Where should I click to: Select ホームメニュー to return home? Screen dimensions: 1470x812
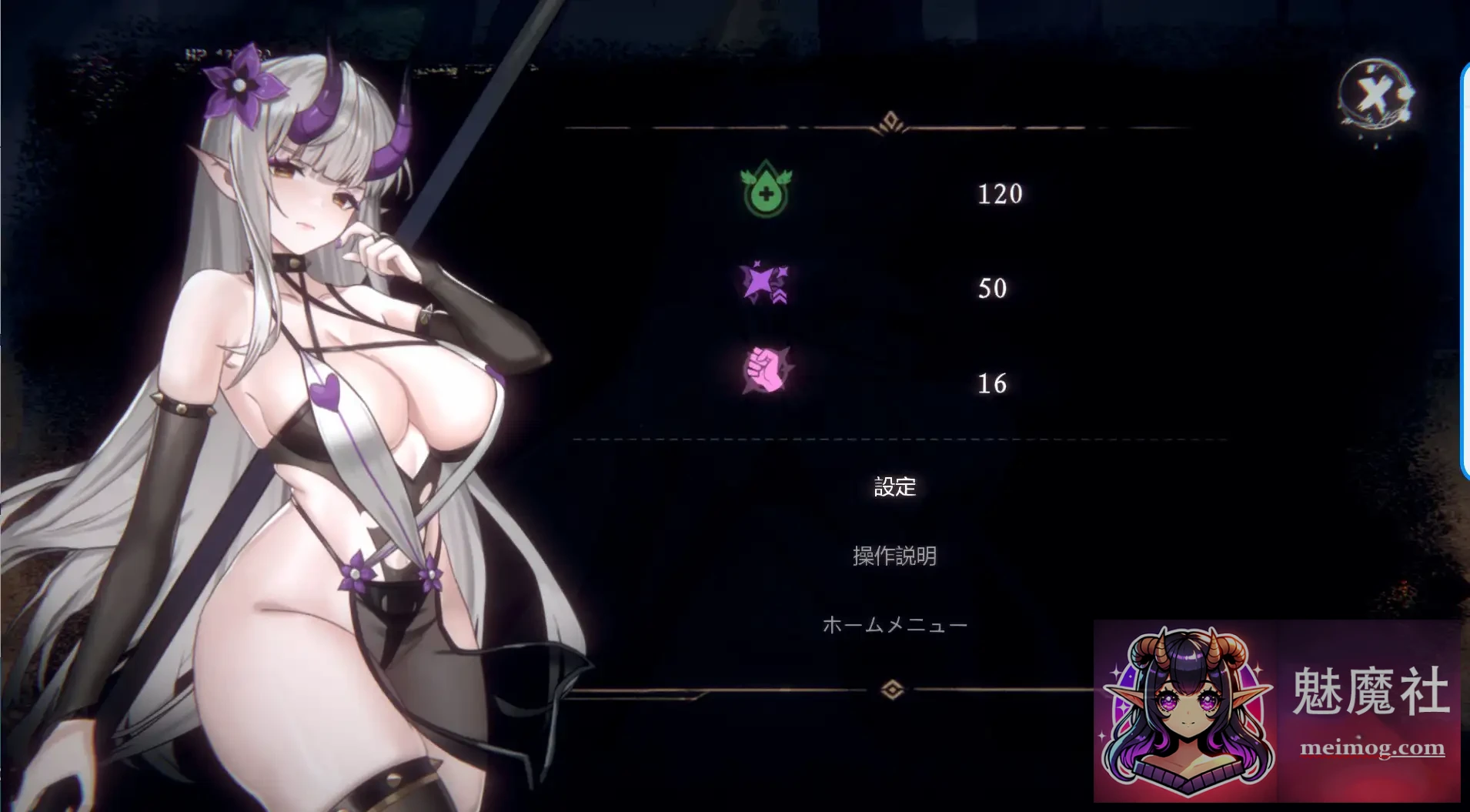(x=895, y=624)
